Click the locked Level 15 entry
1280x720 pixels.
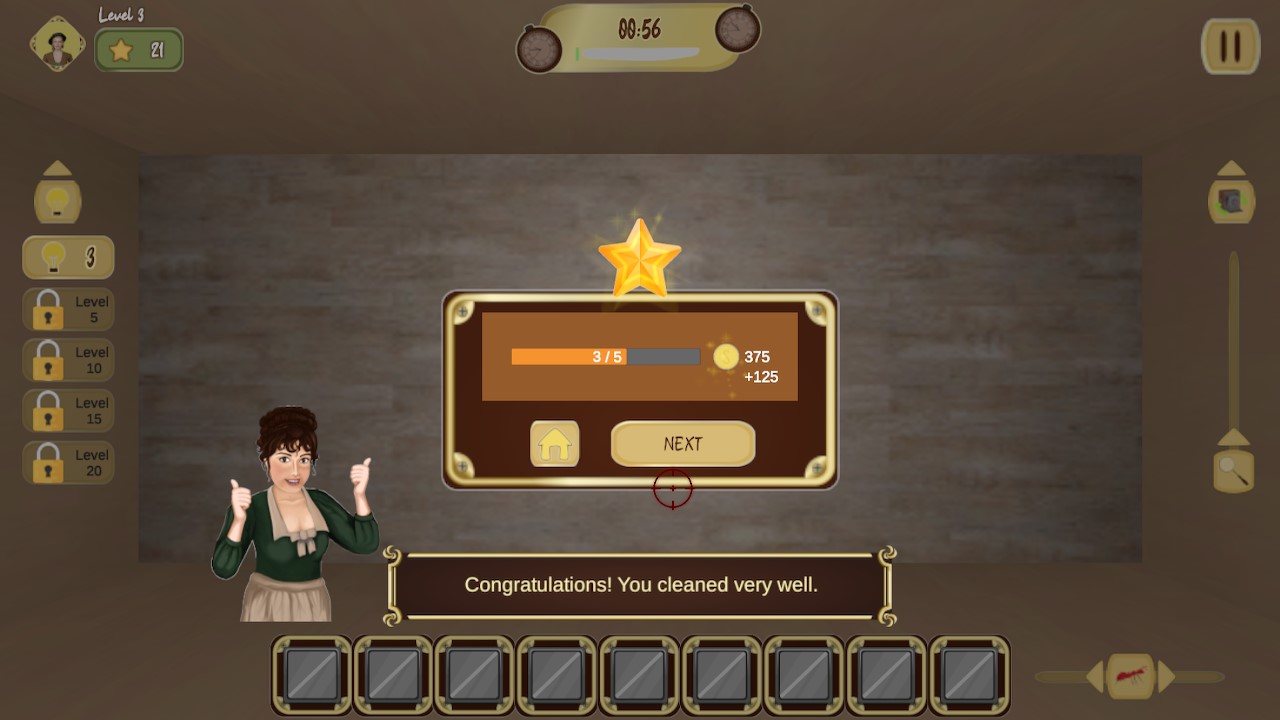[67, 411]
